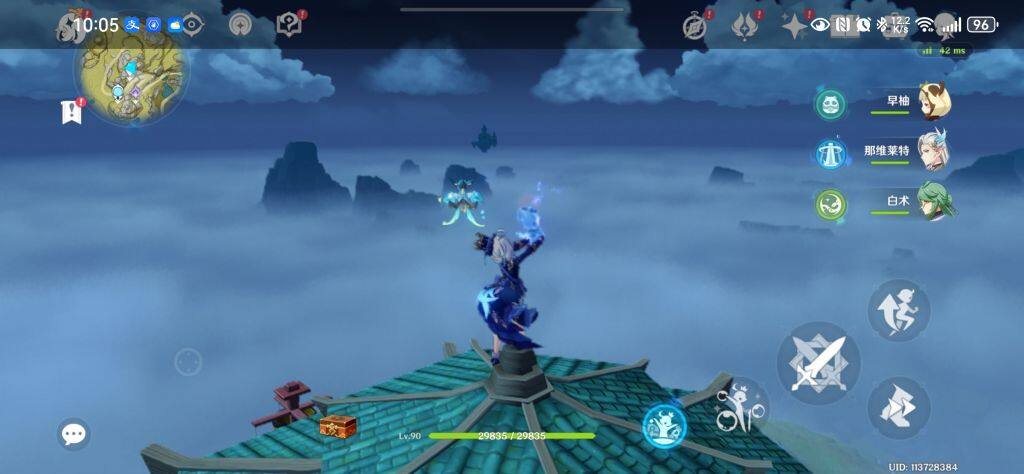
Task: Open the tutorial book question-mark icon
Action: (289, 25)
